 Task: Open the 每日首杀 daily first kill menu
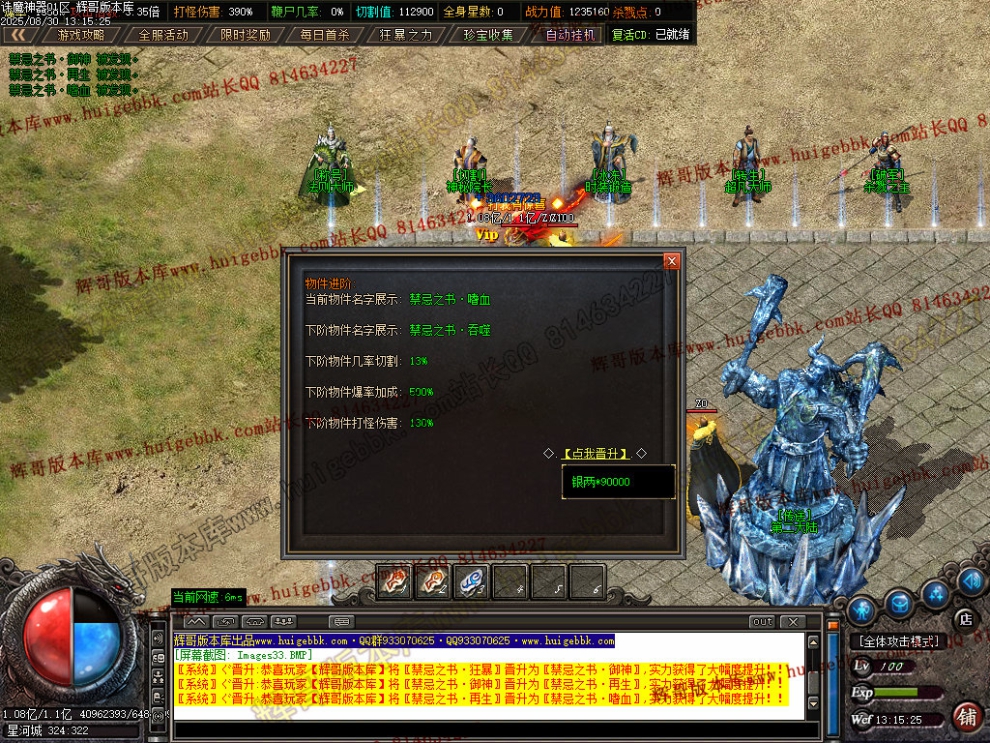click(x=325, y=35)
